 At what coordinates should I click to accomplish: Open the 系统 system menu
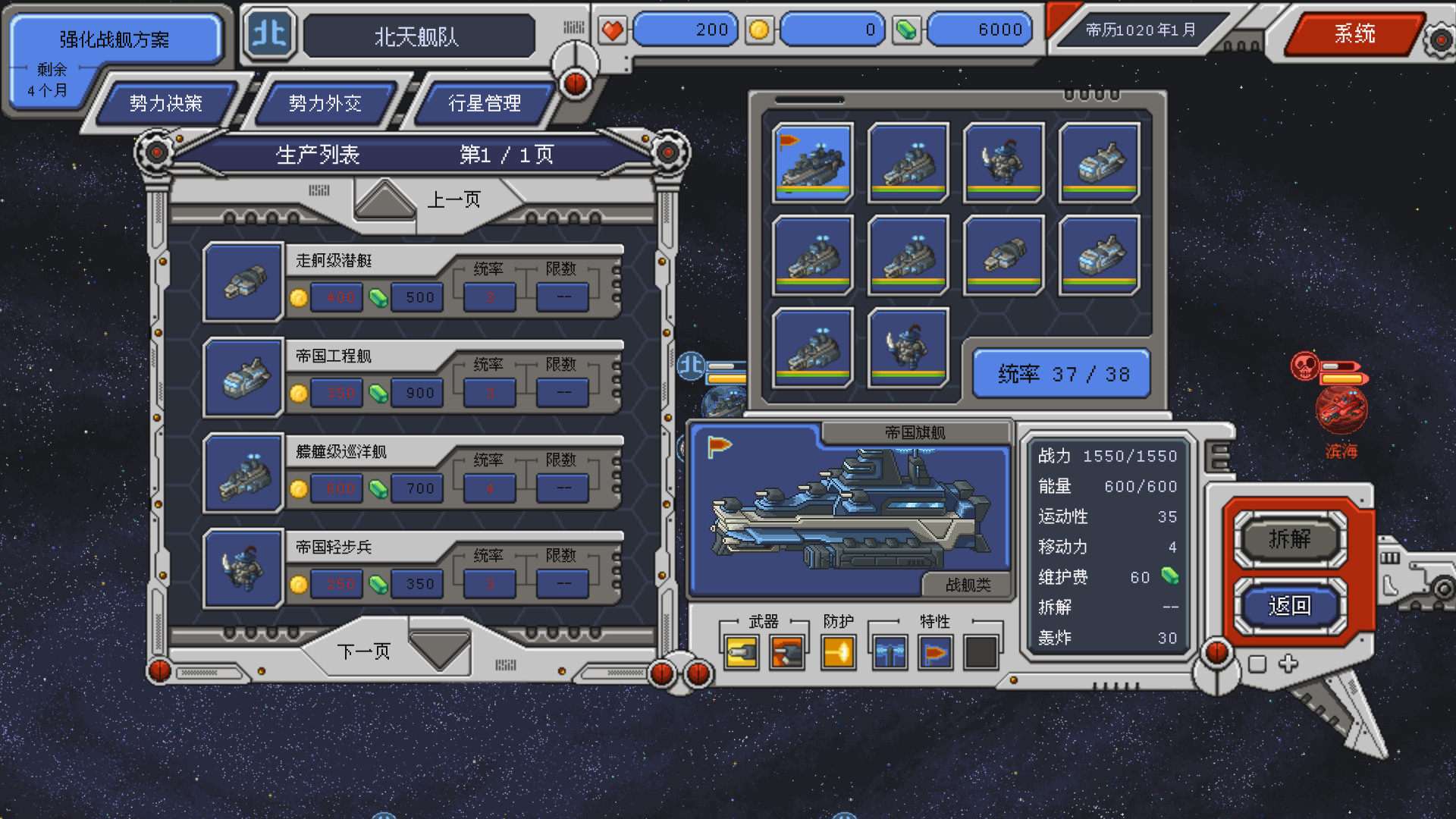point(1354,33)
